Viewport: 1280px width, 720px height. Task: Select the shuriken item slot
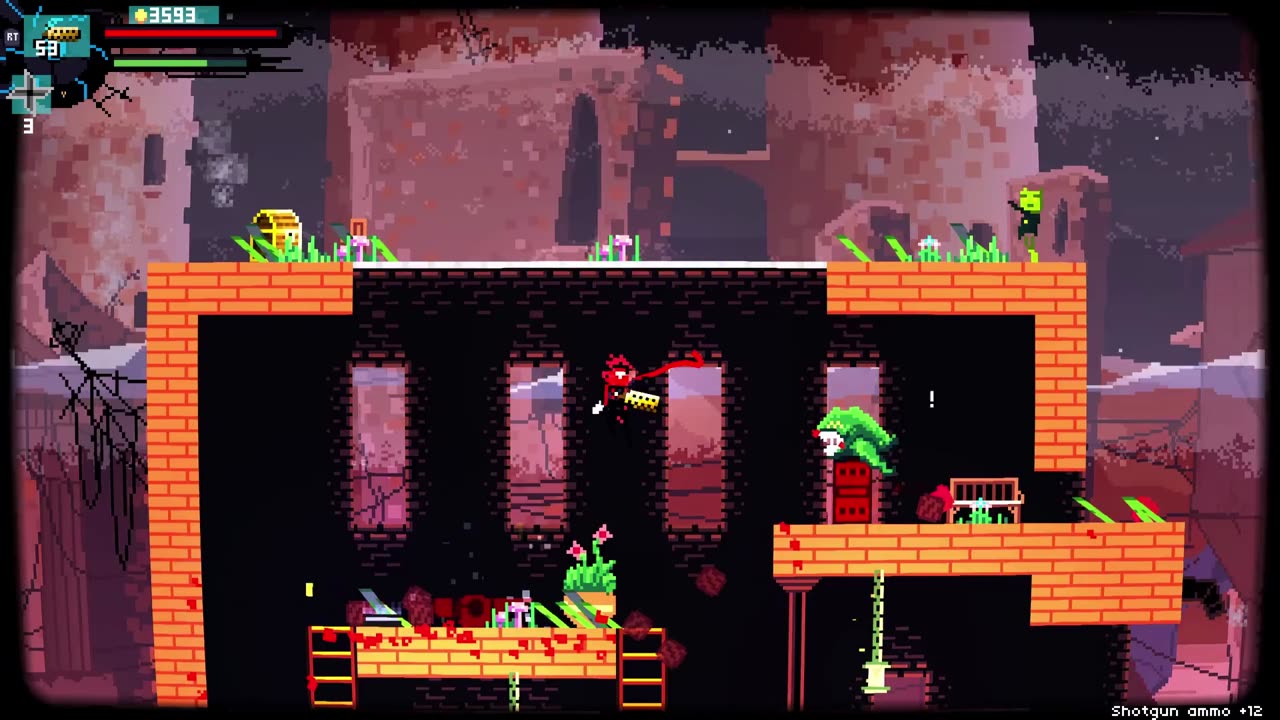click(x=30, y=94)
